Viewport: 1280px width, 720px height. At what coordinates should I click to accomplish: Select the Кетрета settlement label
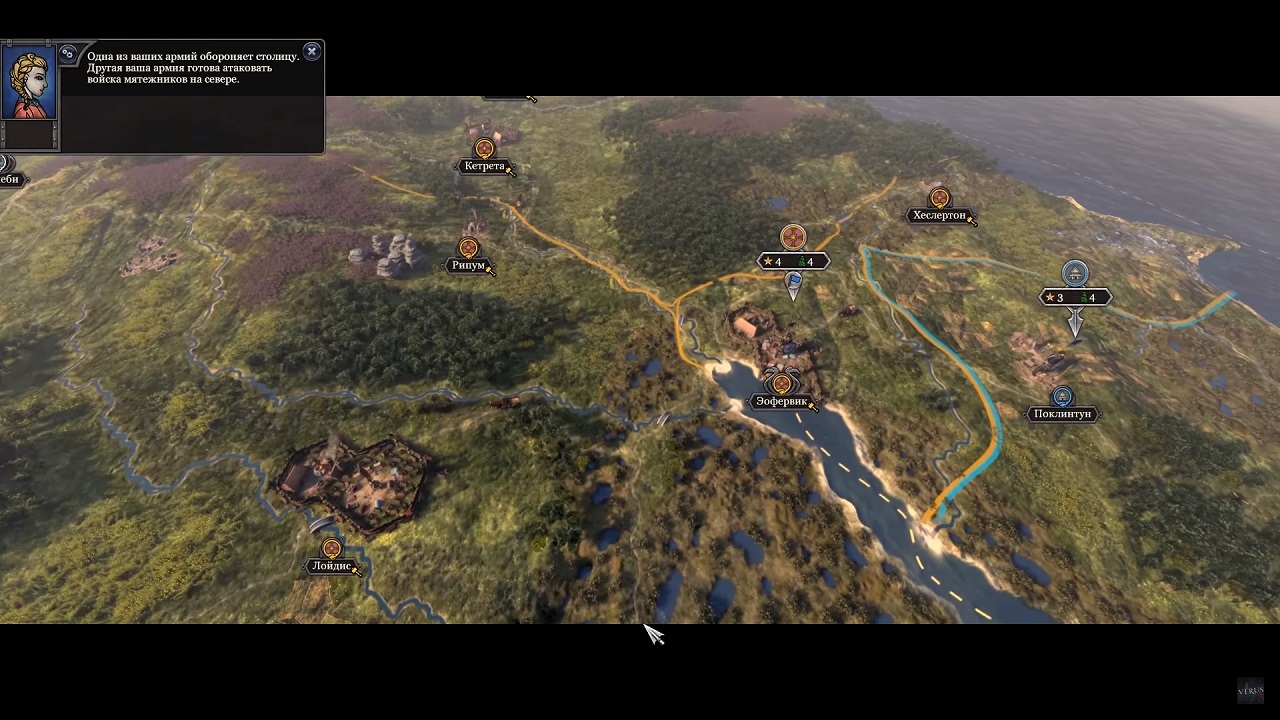pyautogui.click(x=484, y=166)
